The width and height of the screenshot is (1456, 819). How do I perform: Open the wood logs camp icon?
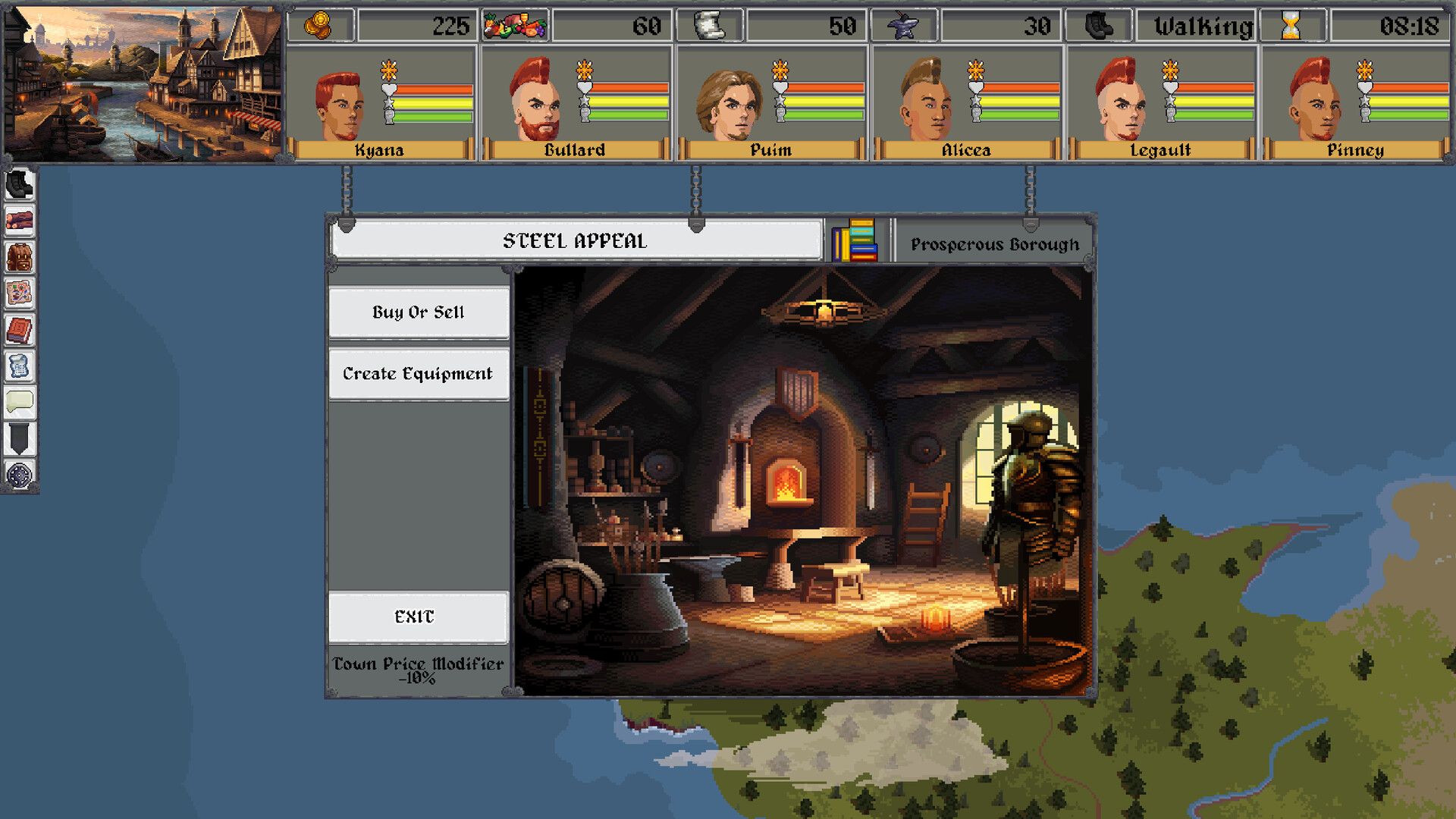19,221
